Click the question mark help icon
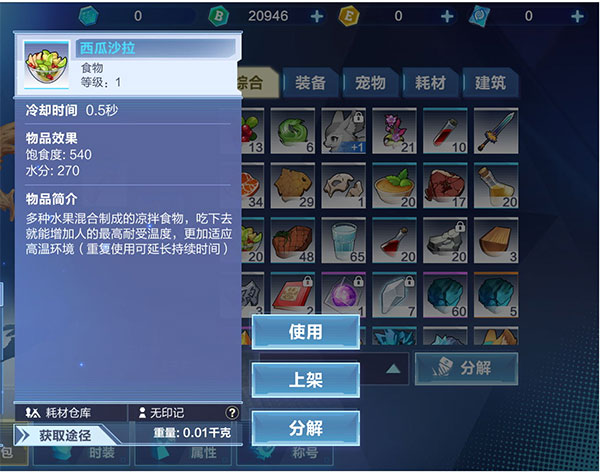The height and width of the screenshot is (472, 600). tap(232, 412)
